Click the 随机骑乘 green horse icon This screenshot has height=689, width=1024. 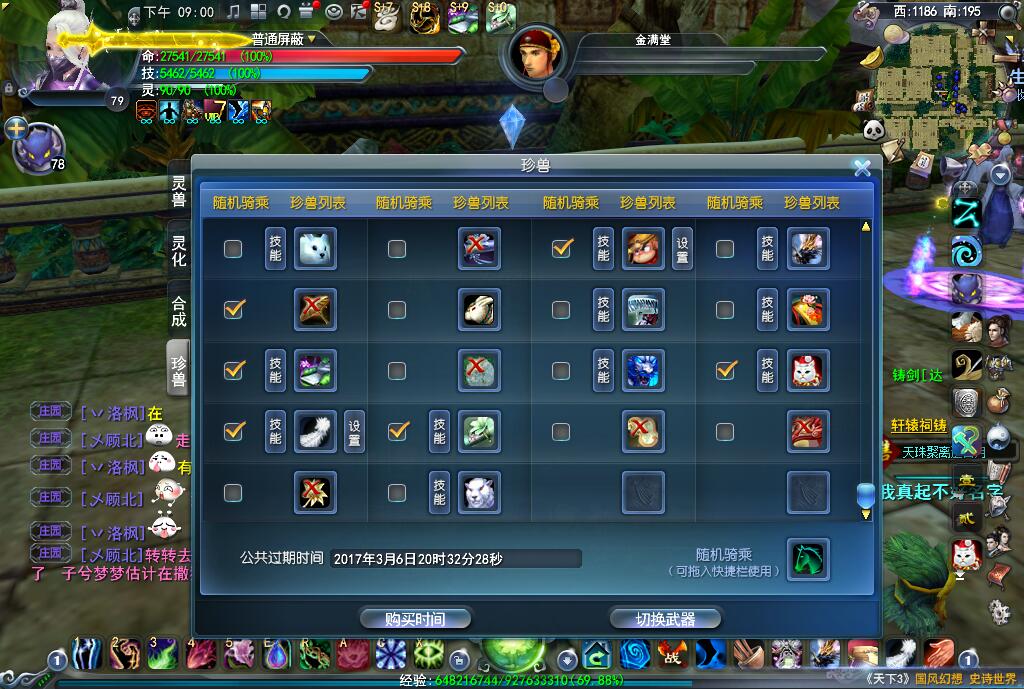(807, 559)
